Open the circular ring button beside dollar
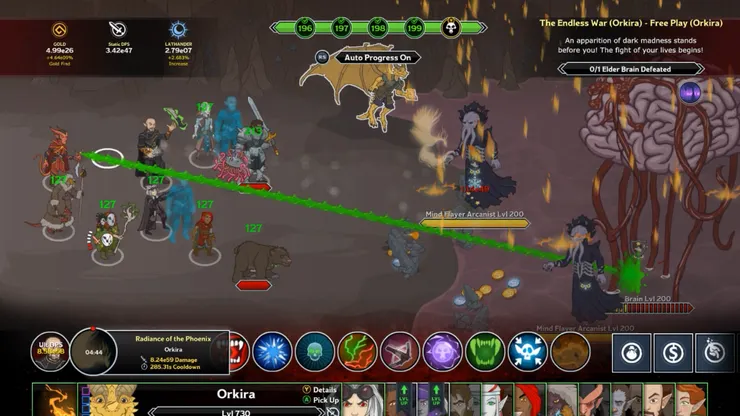 click(x=632, y=353)
